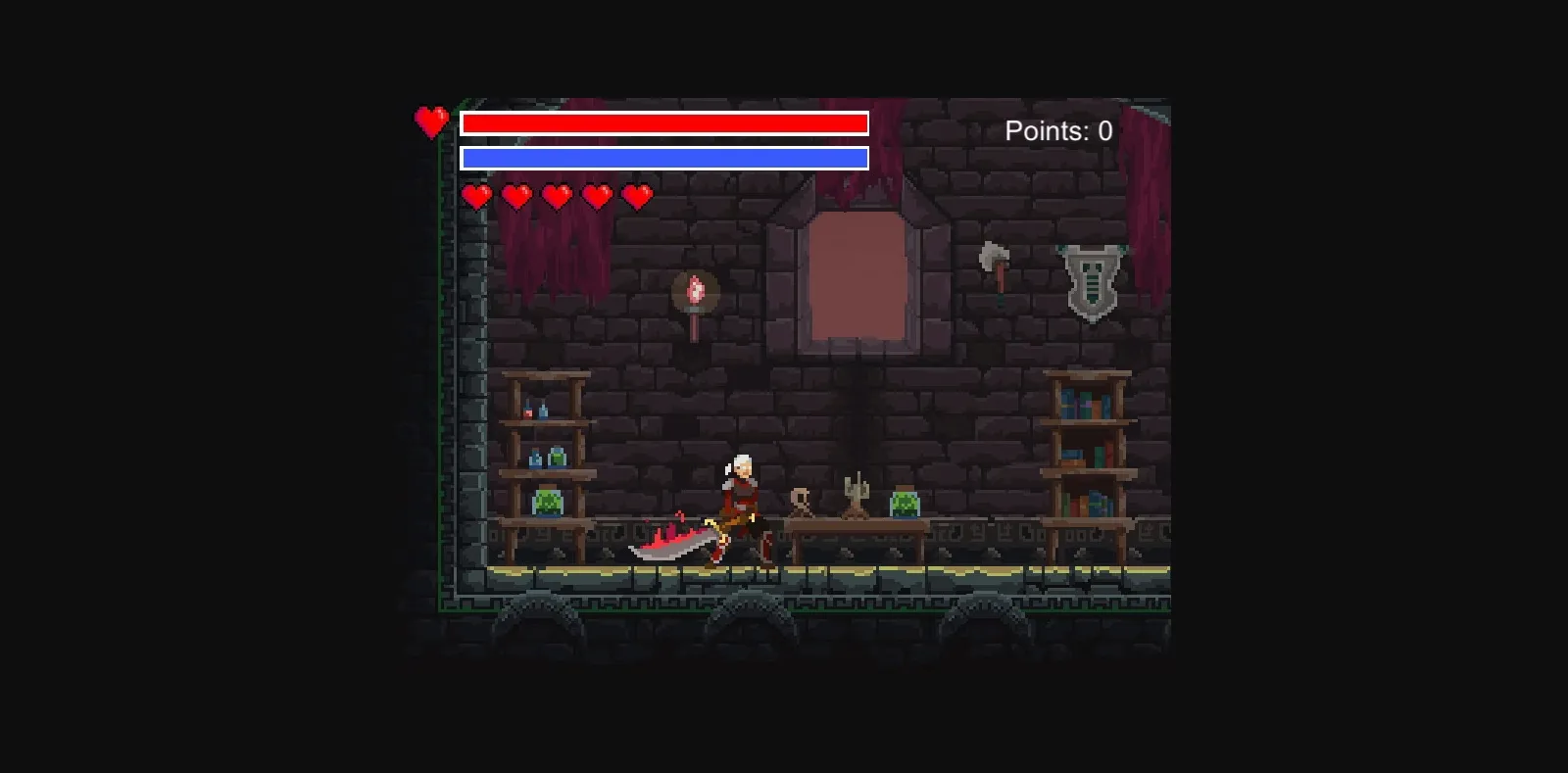This screenshot has height=773, width=1568.
Task: Click the Points: 0 score label
Action: [x=1059, y=130]
